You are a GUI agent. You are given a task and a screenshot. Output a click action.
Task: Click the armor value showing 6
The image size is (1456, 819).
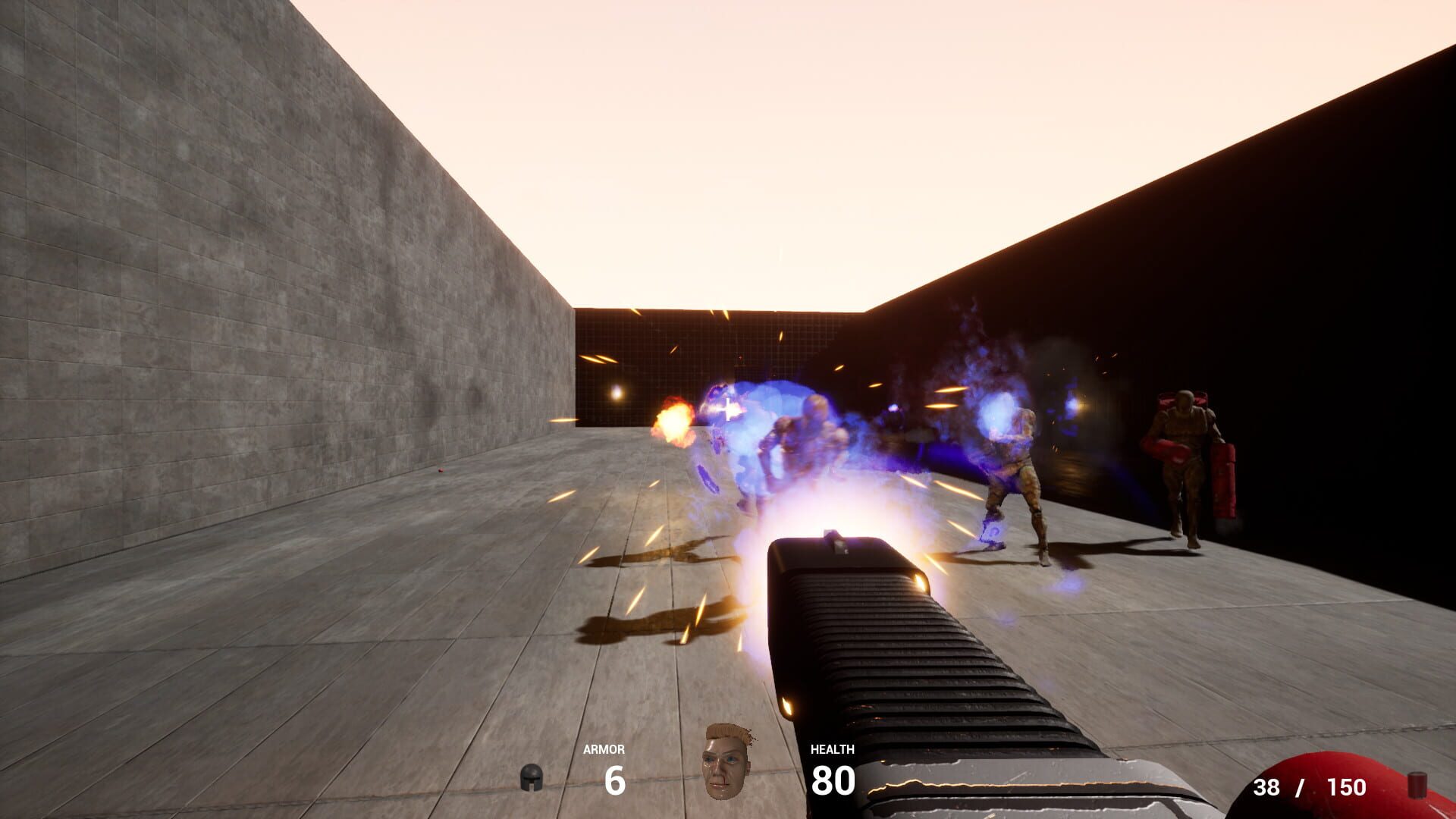click(614, 779)
